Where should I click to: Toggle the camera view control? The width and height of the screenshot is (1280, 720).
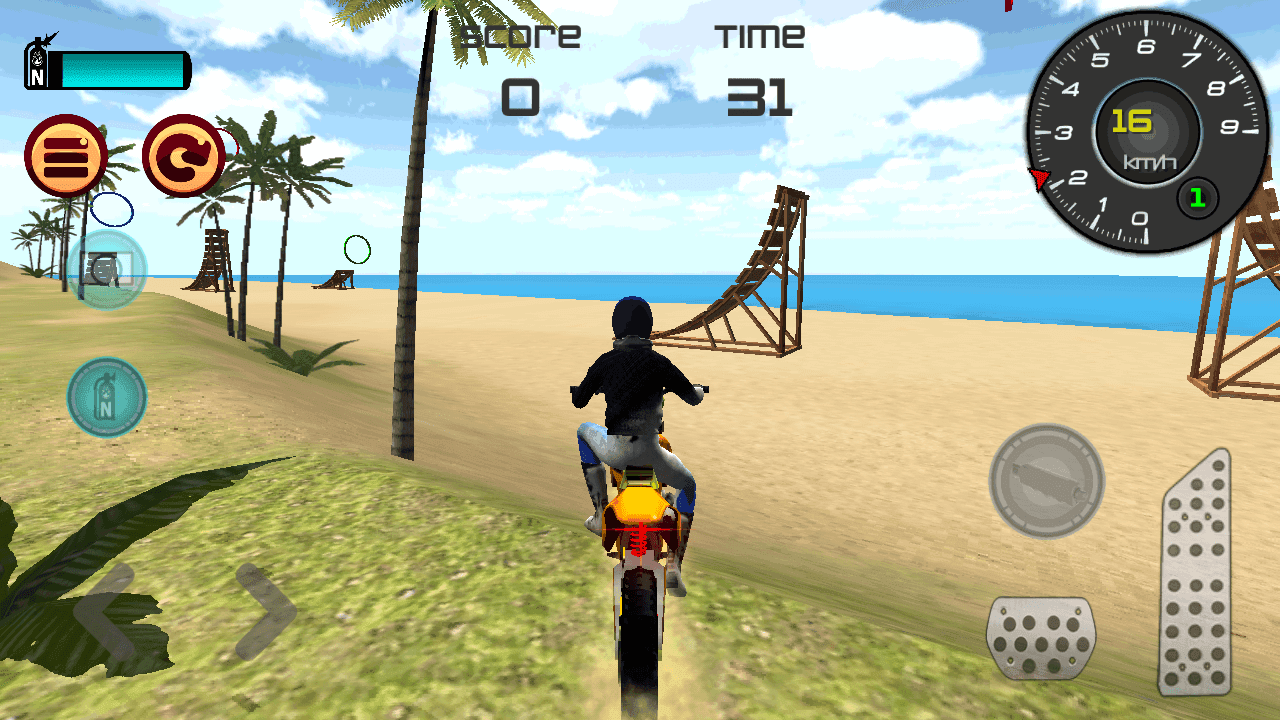tap(107, 270)
